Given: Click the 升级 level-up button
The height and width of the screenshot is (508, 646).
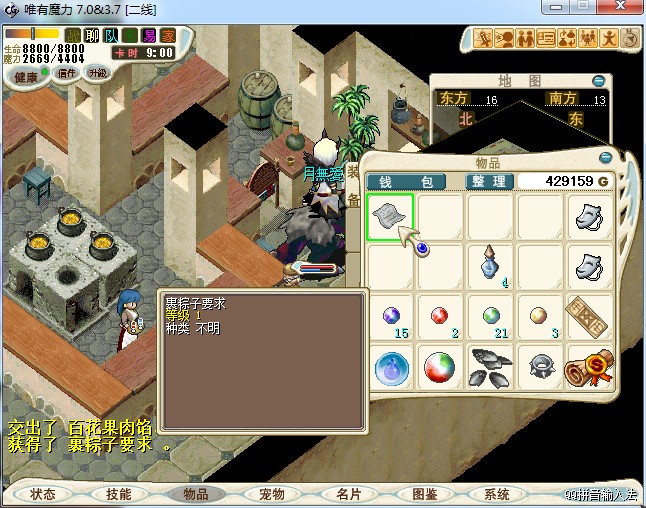Looking at the screenshot, I should click(x=97, y=73).
